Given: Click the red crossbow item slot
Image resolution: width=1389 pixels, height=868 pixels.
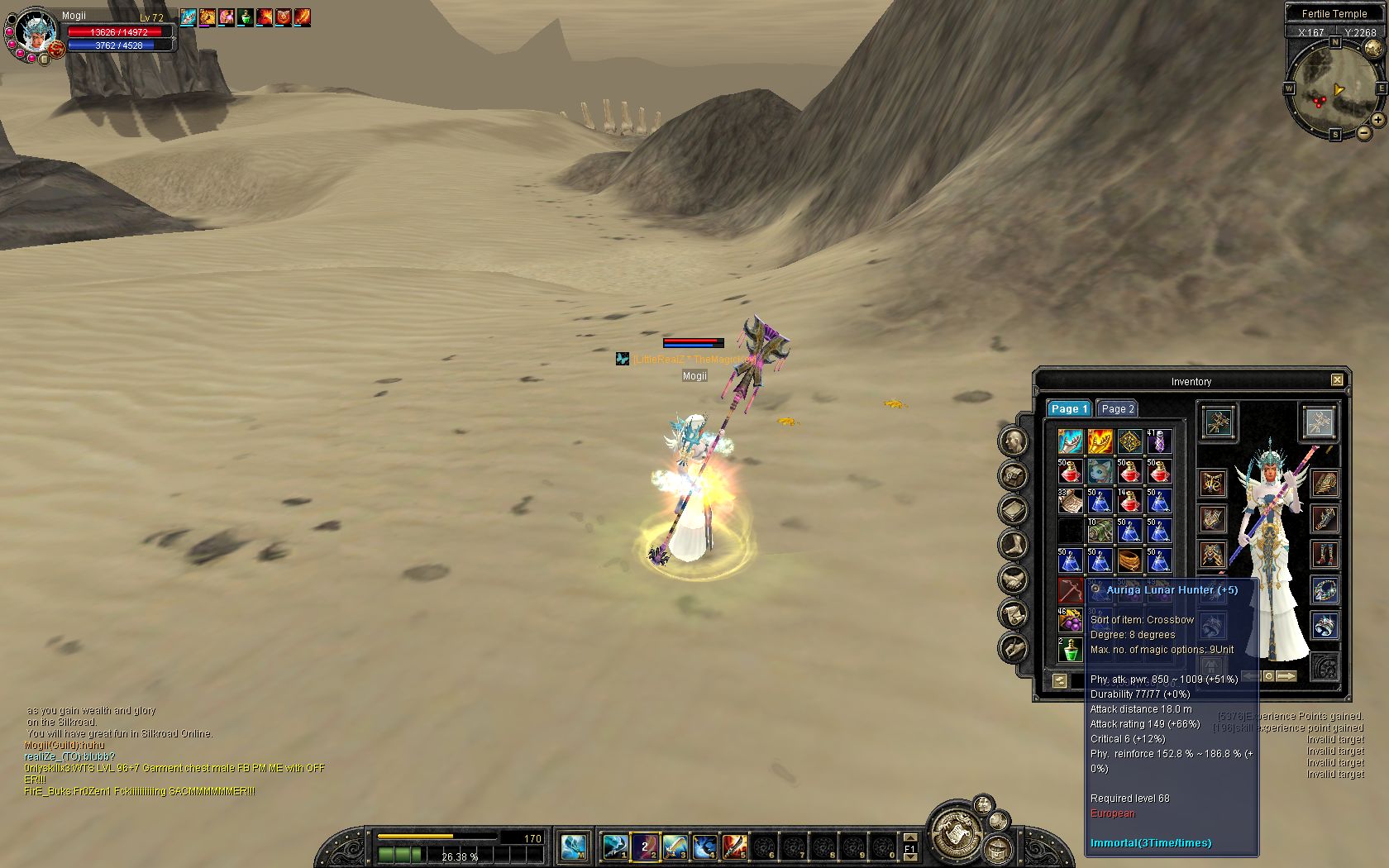Looking at the screenshot, I should (x=1071, y=590).
